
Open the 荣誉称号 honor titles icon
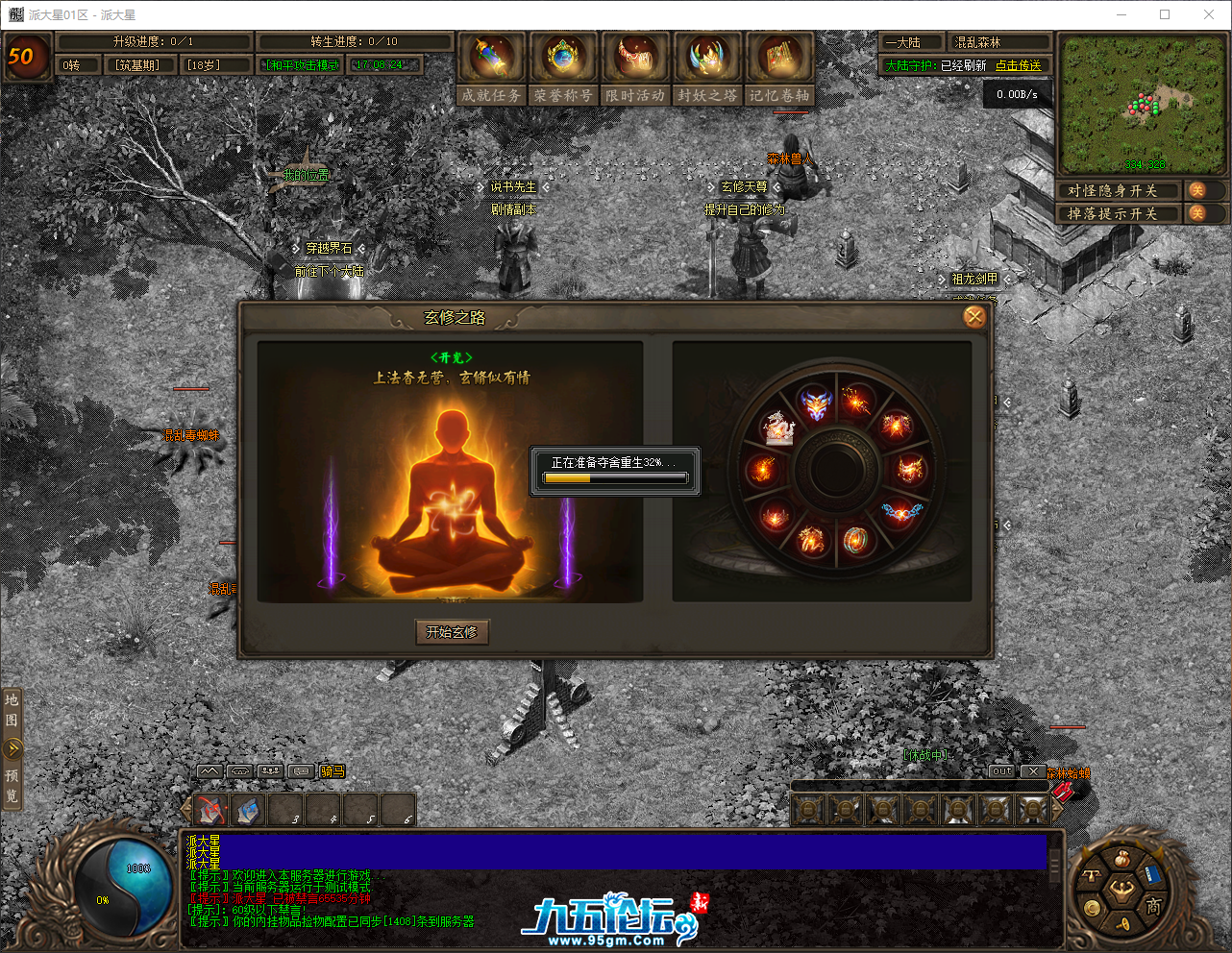pyautogui.click(x=563, y=58)
